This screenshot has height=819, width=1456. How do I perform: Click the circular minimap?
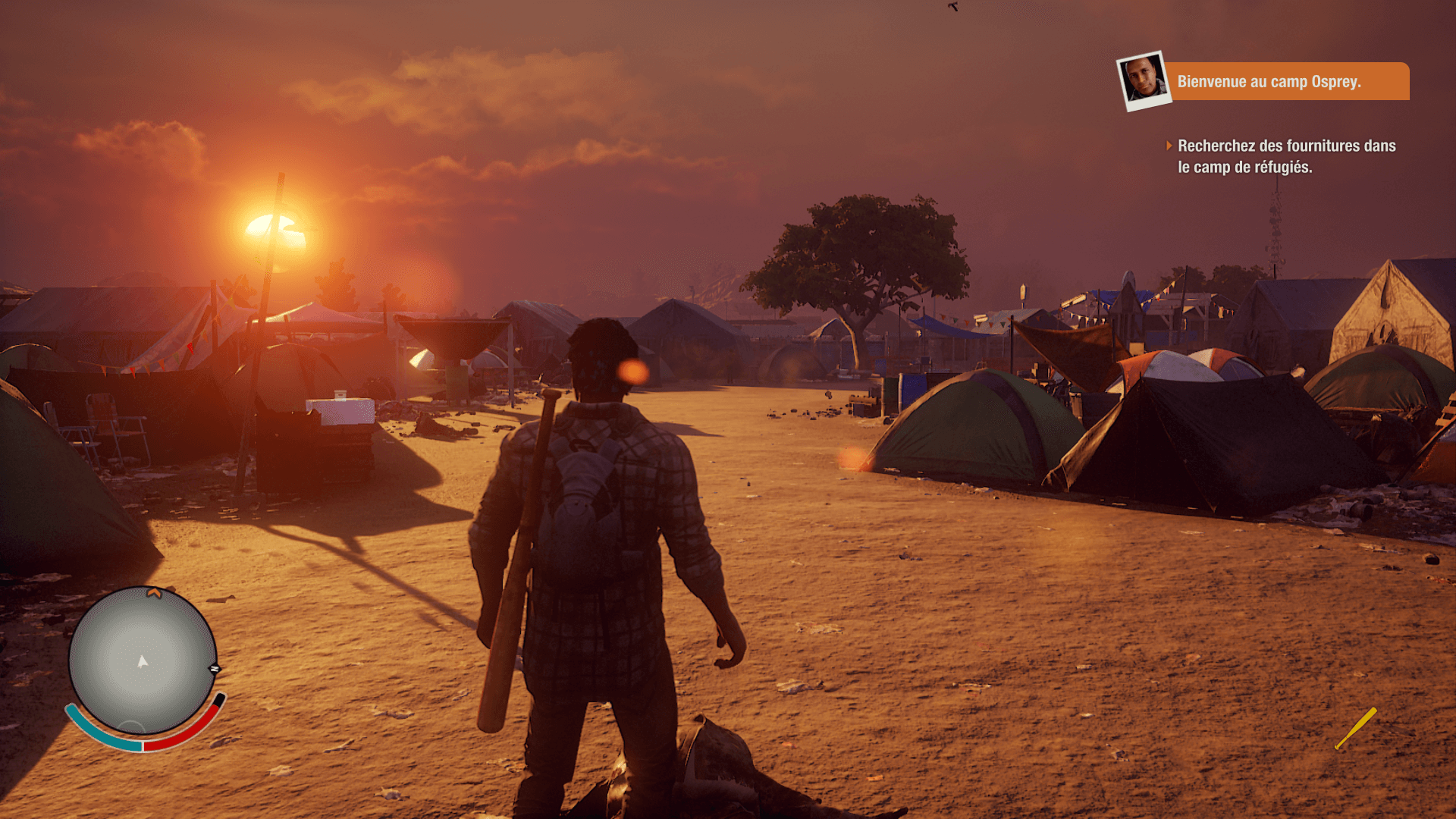143,661
